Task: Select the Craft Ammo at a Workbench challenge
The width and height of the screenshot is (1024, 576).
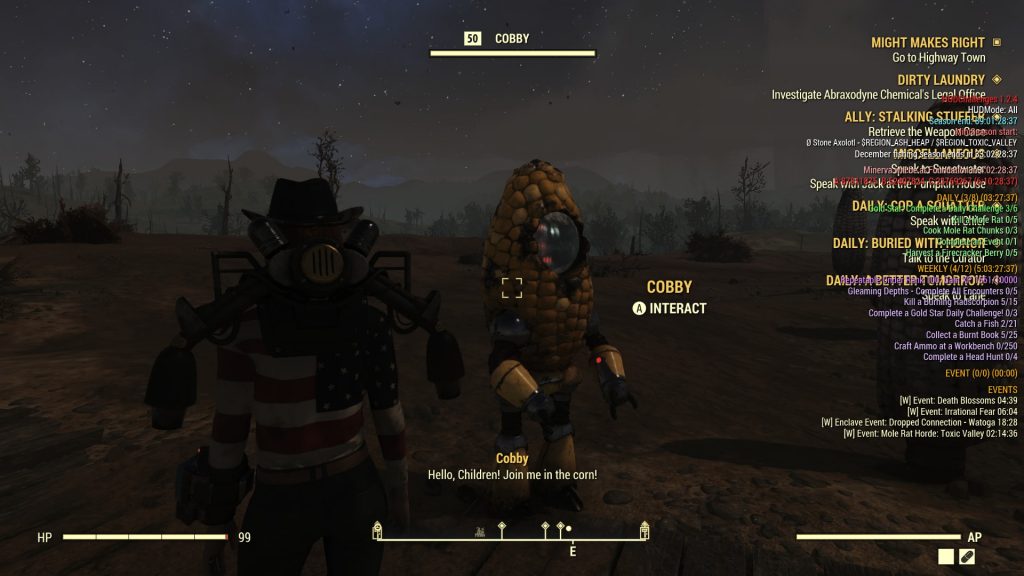Action: point(955,346)
